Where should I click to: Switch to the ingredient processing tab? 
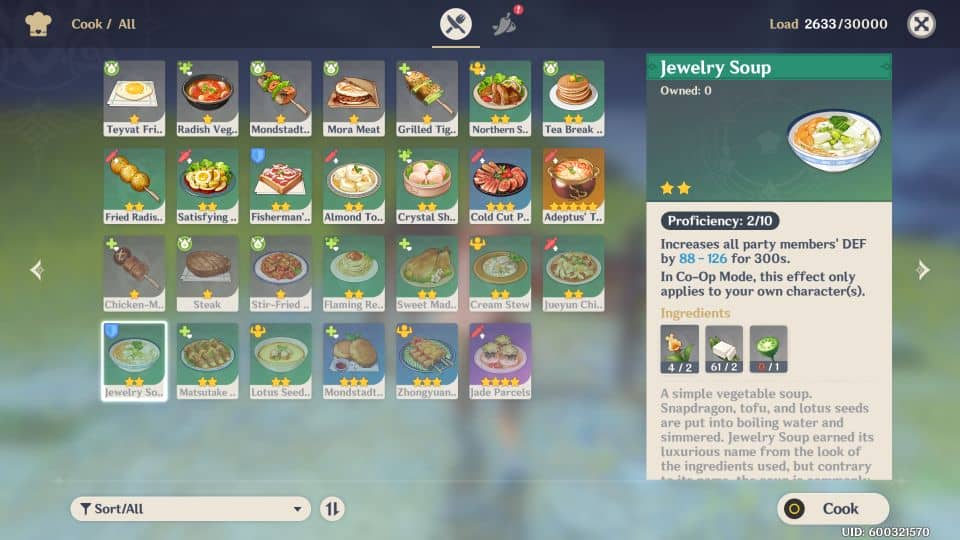(x=507, y=24)
